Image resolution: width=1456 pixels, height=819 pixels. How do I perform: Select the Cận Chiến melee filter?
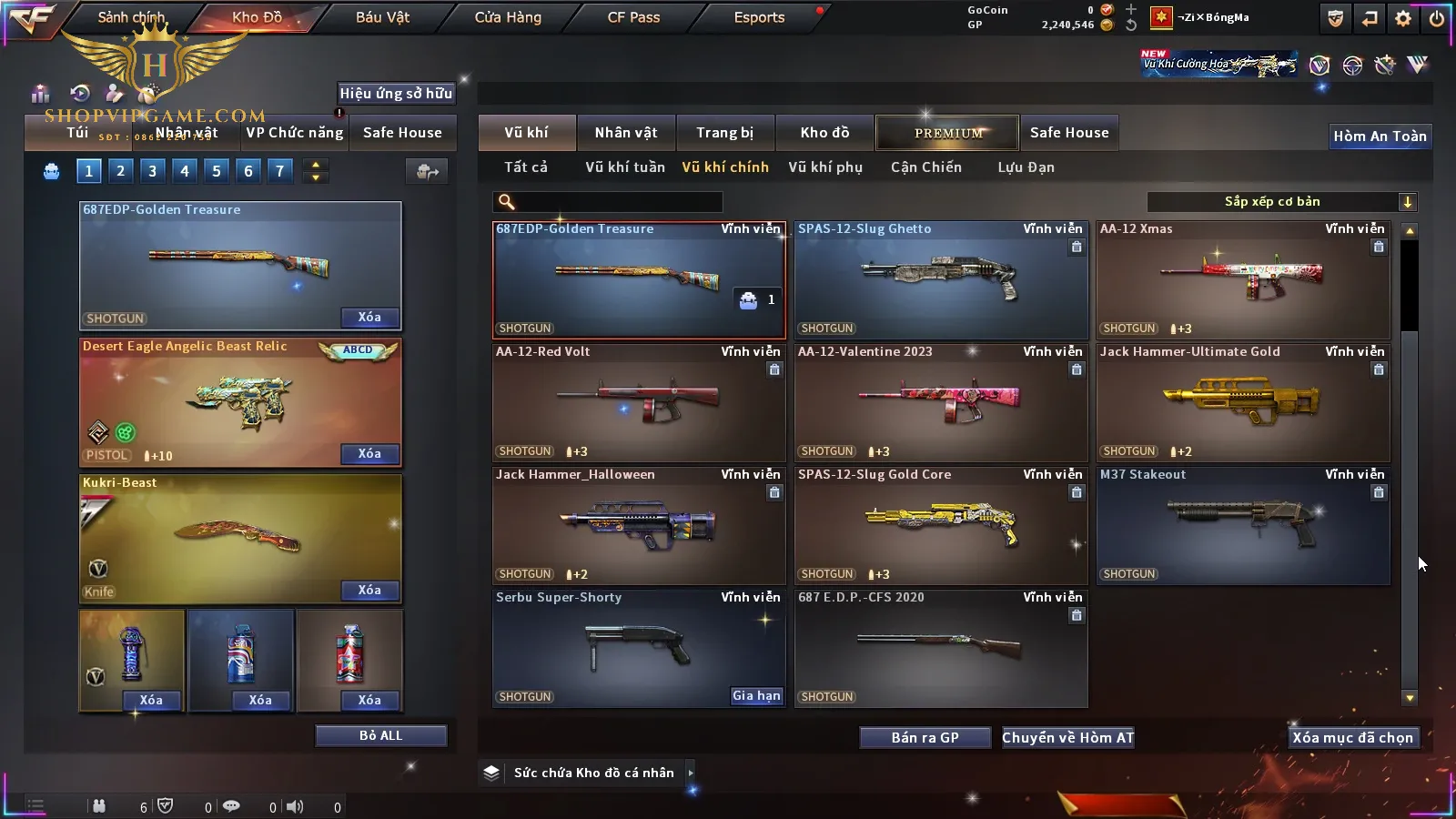tap(925, 167)
